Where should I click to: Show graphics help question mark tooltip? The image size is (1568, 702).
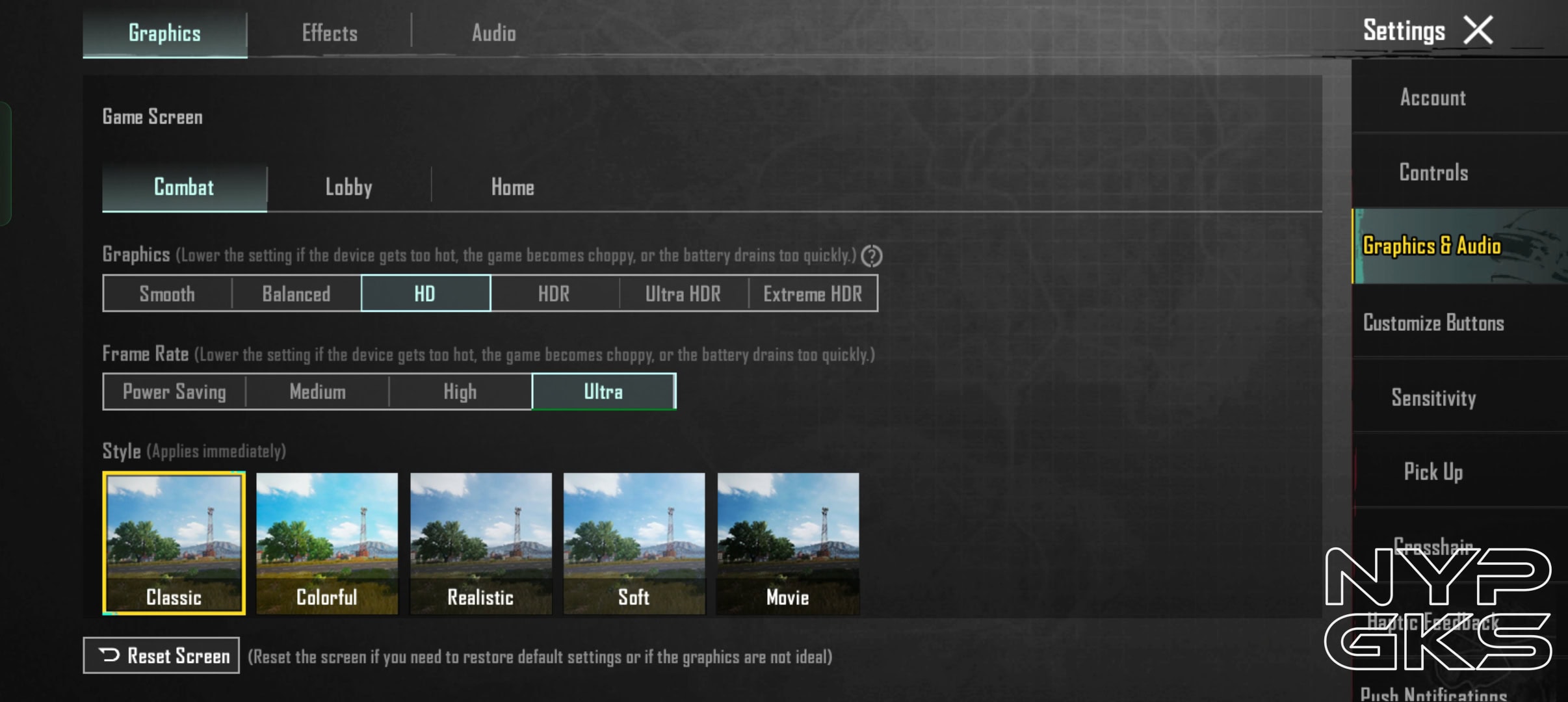(x=872, y=256)
